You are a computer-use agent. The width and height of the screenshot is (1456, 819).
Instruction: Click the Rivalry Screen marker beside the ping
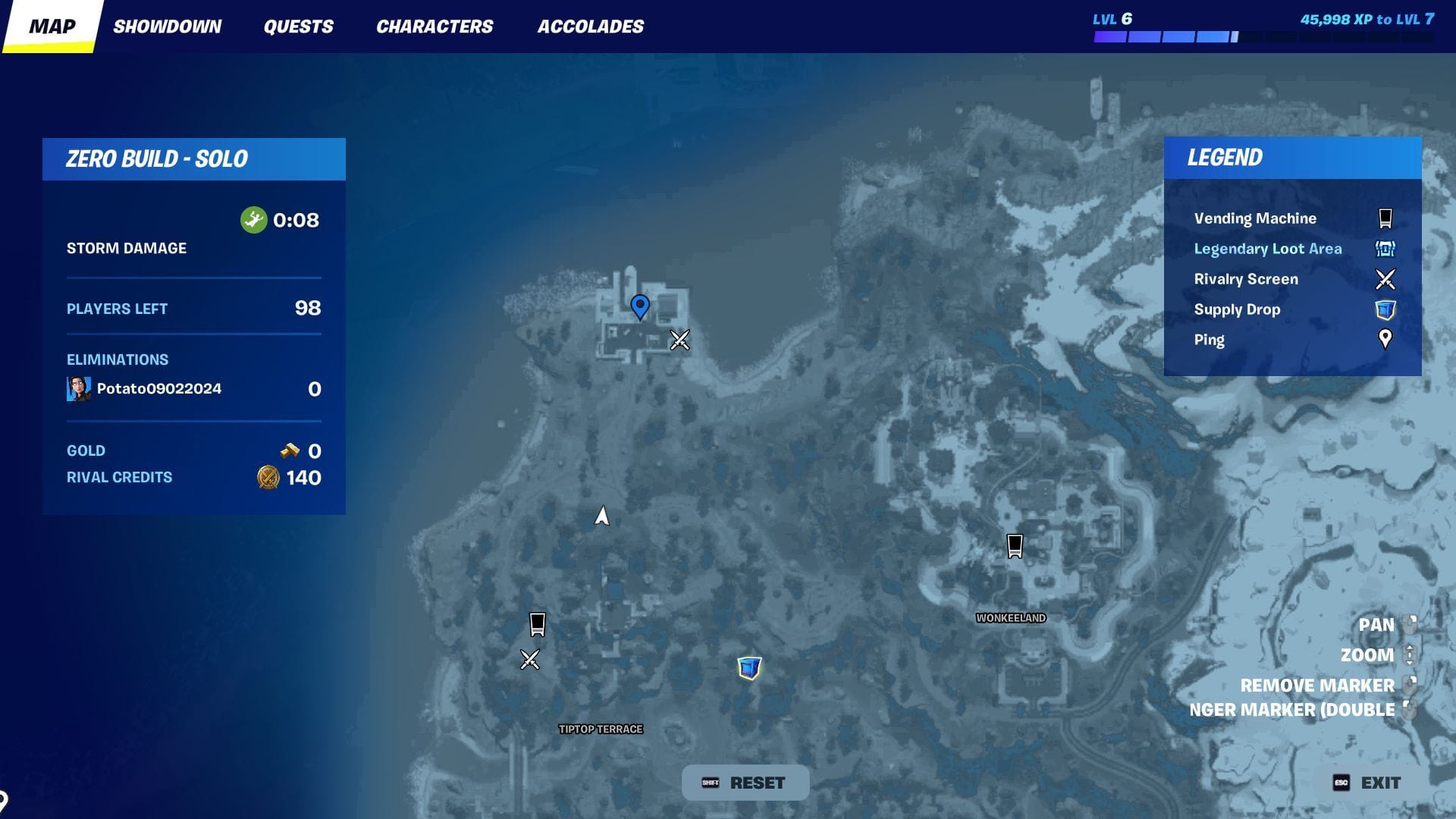pos(679,340)
